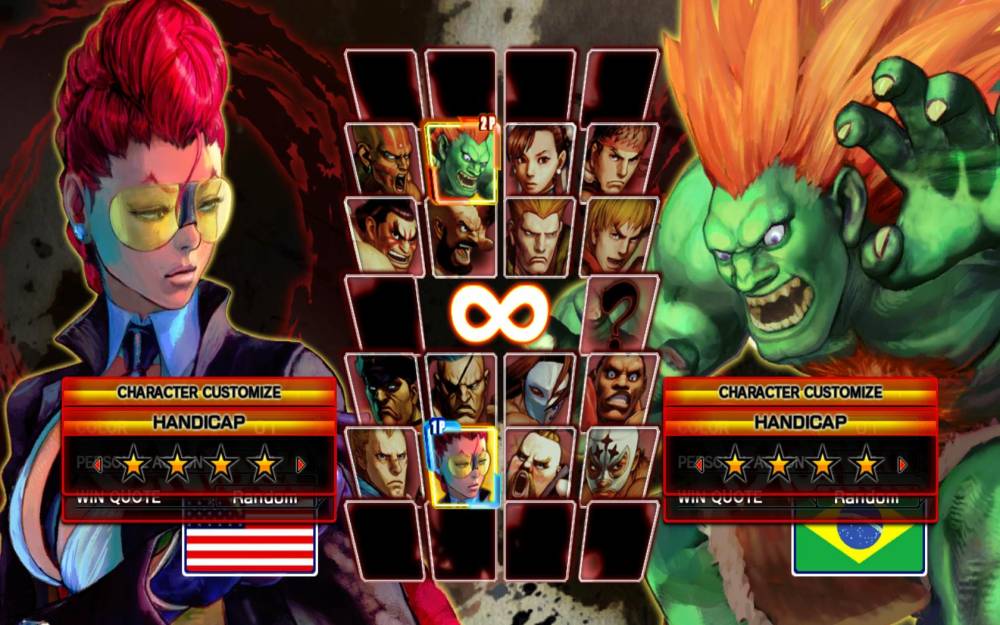Decrease Blanka's handicap with left arrow
The height and width of the screenshot is (625, 1000).
coord(699,464)
